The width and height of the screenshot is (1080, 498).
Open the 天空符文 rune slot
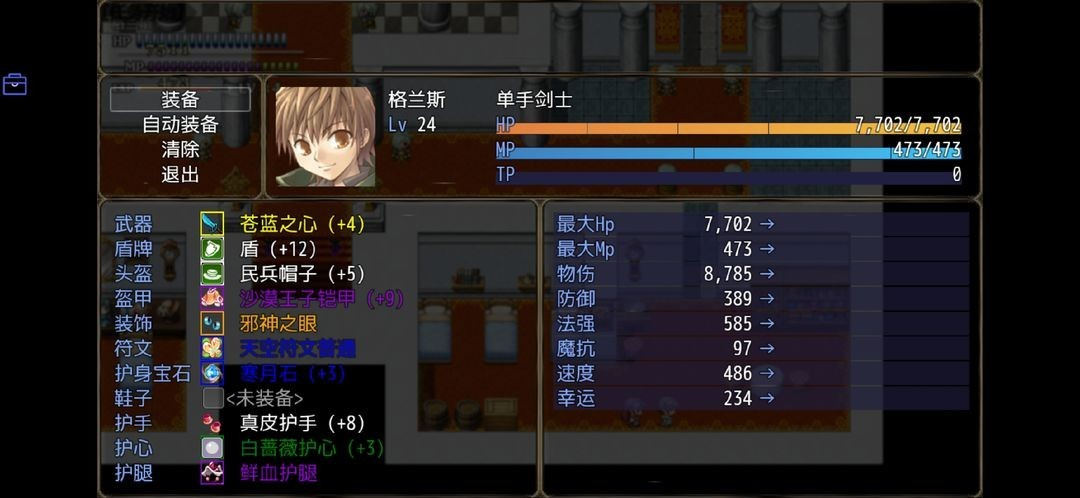(298, 349)
